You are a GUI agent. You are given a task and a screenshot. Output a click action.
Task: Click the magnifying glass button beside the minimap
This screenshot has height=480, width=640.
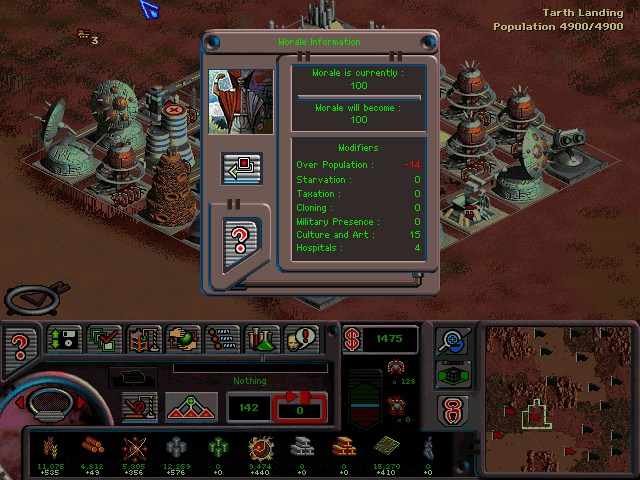pyautogui.click(x=452, y=341)
